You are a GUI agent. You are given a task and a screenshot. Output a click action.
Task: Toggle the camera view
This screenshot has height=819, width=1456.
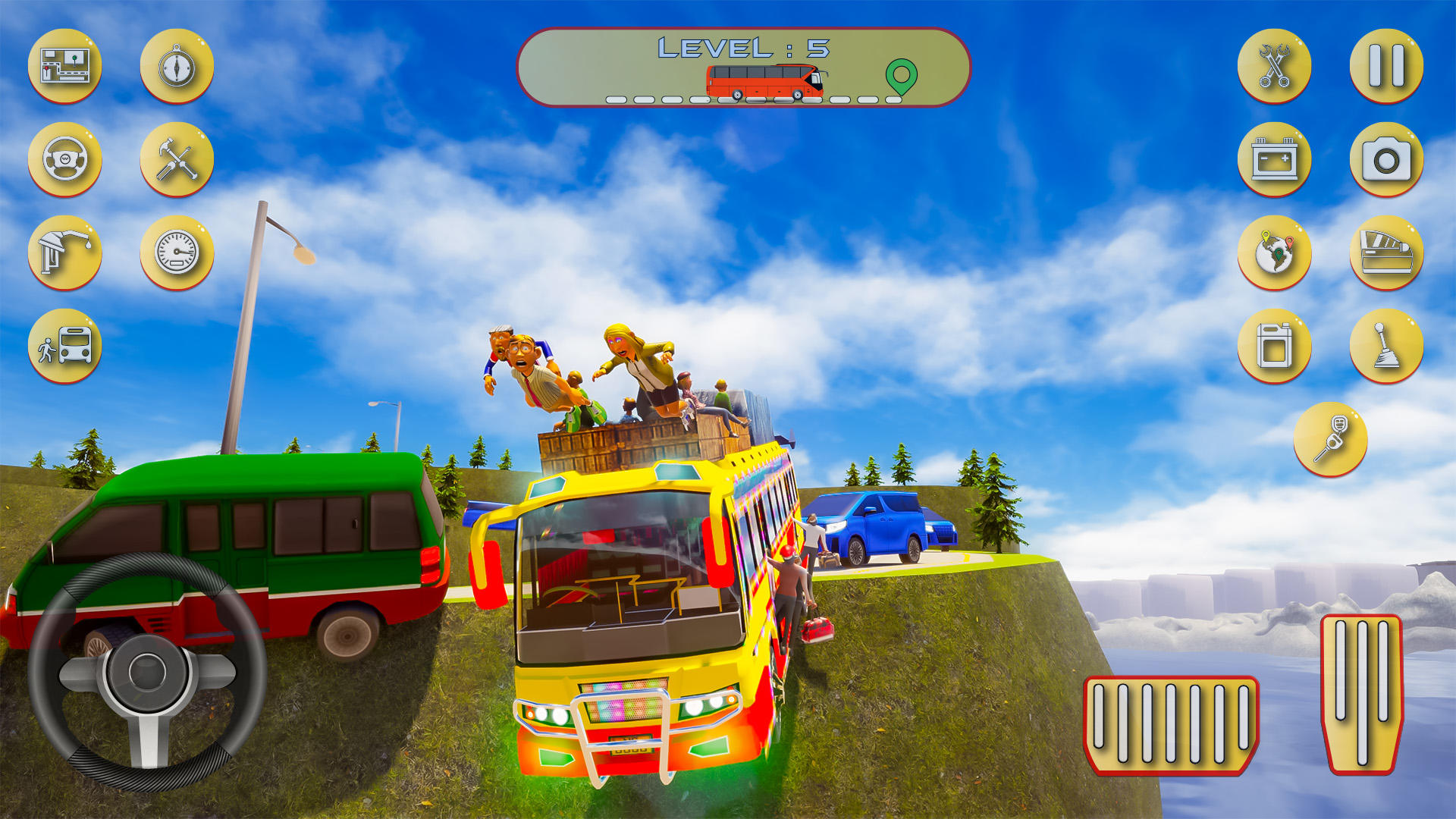tap(1387, 160)
